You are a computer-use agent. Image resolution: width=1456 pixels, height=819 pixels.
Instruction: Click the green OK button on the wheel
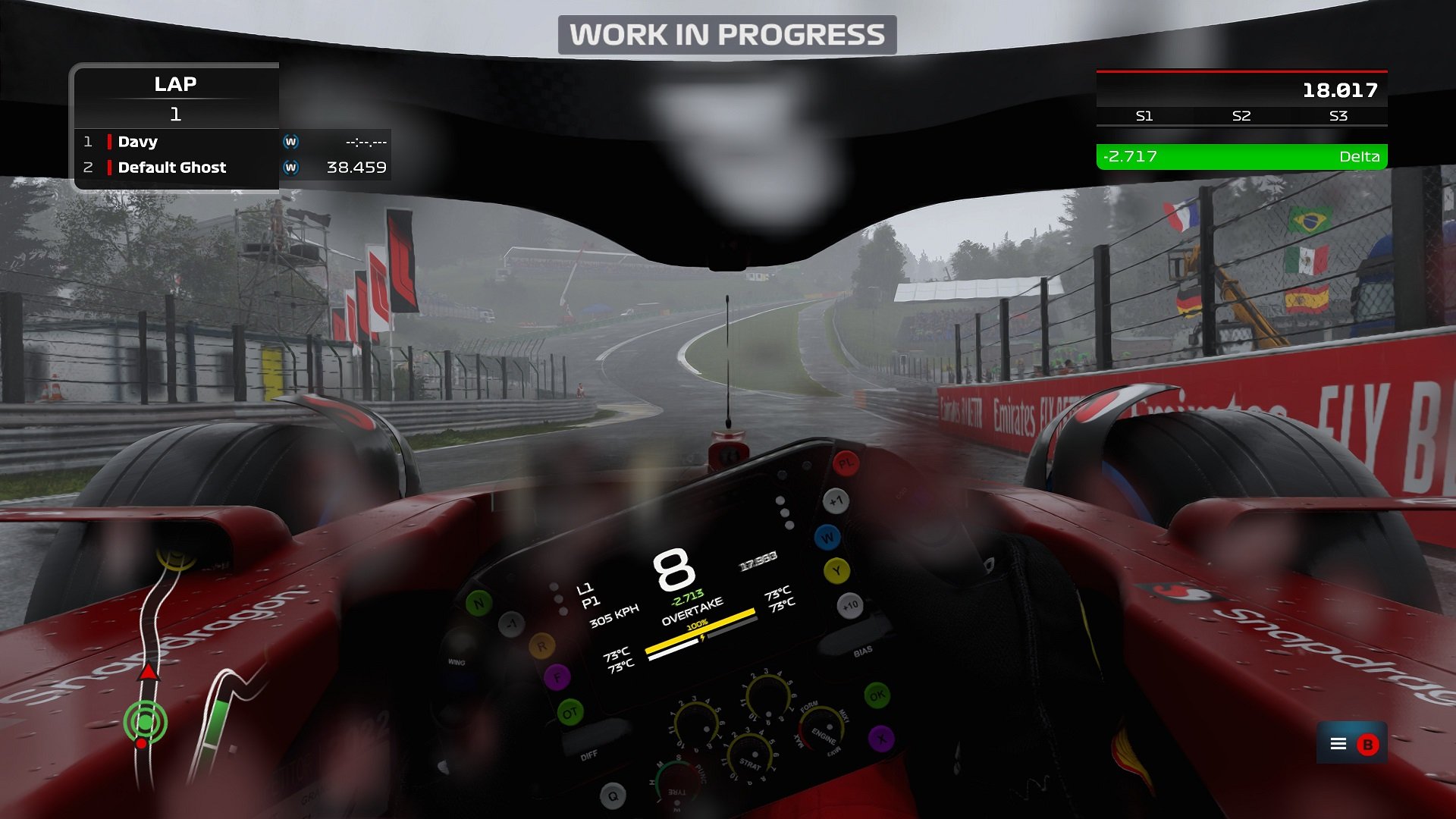878,695
